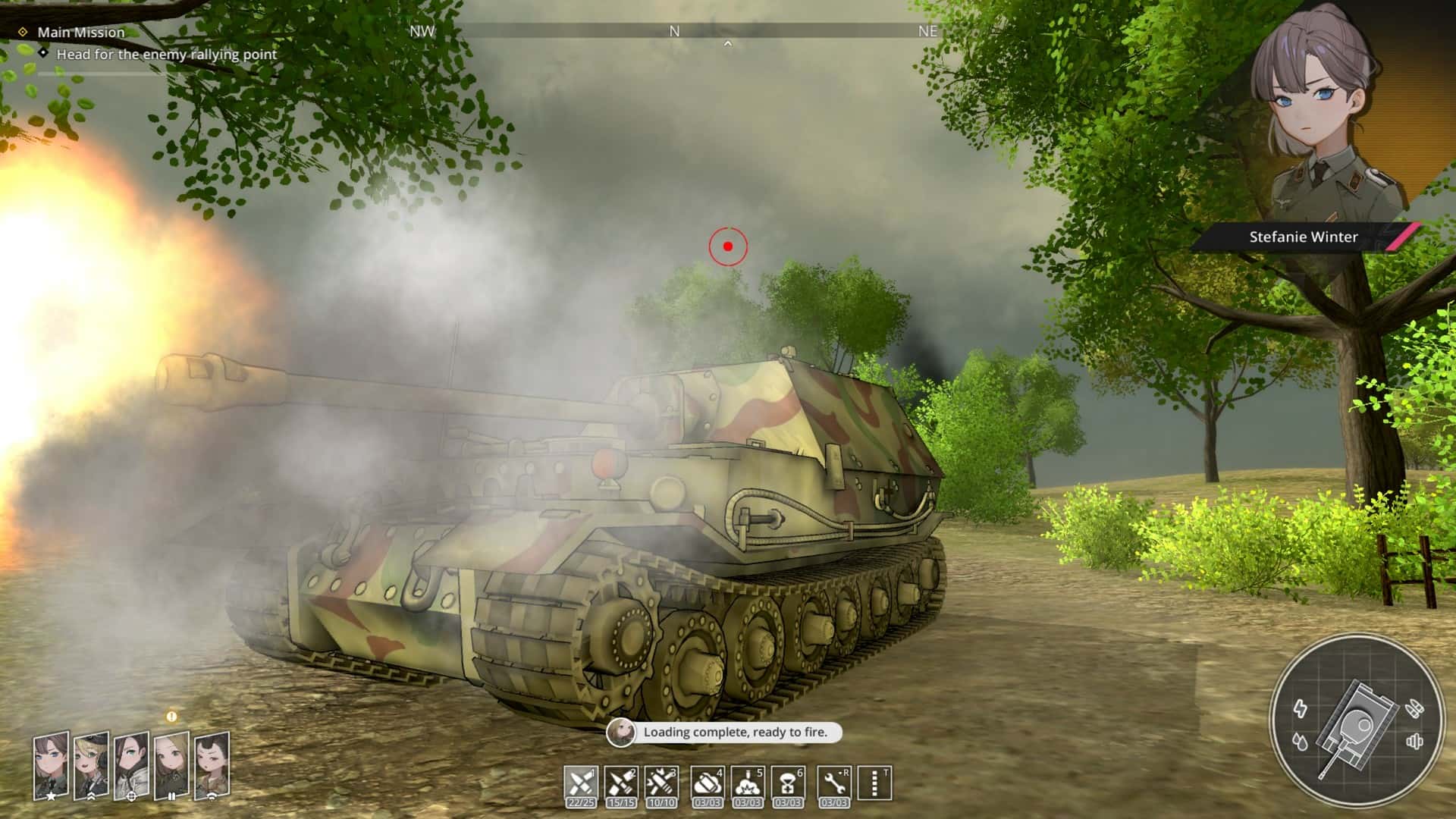The image size is (1456, 819).
Task: Select the NW heading on the compass bar
Action: pyautogui.click(x=422, y=33)
